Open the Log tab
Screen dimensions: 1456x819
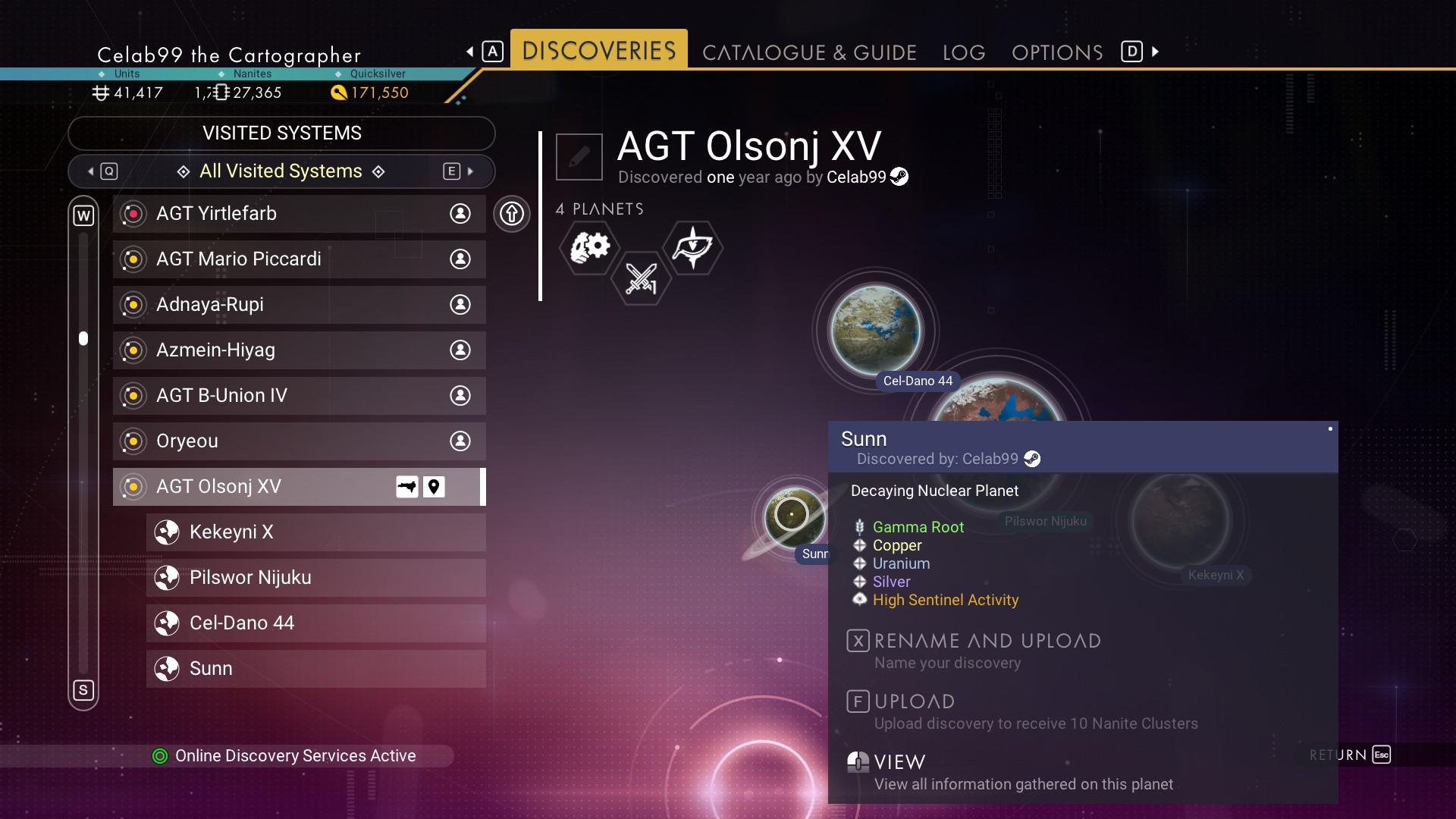964,52
